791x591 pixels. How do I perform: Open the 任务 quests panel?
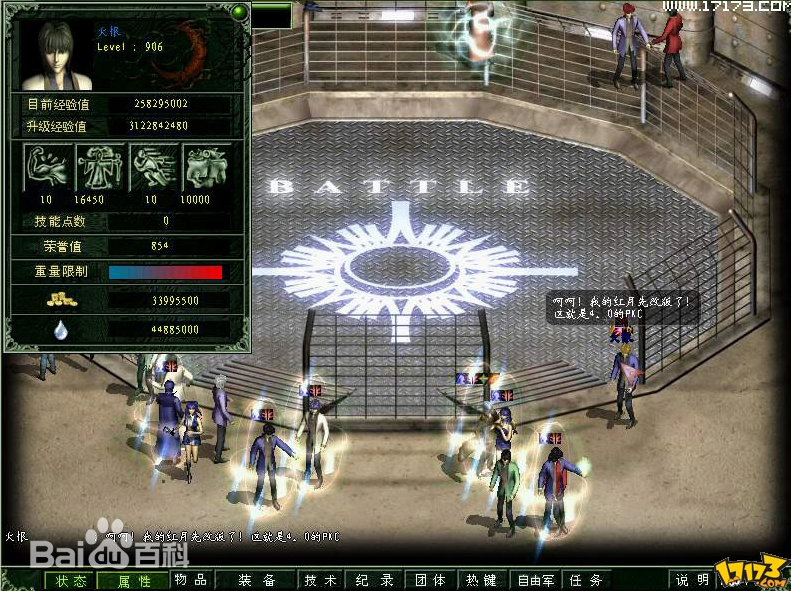point(585,580)
